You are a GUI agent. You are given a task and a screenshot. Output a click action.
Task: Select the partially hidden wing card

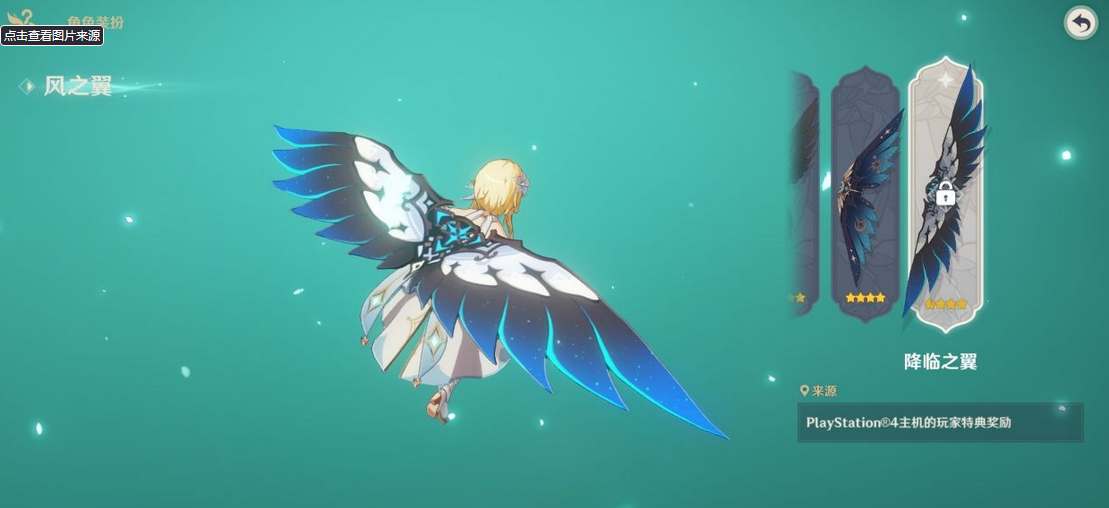(x=805, y=190)
